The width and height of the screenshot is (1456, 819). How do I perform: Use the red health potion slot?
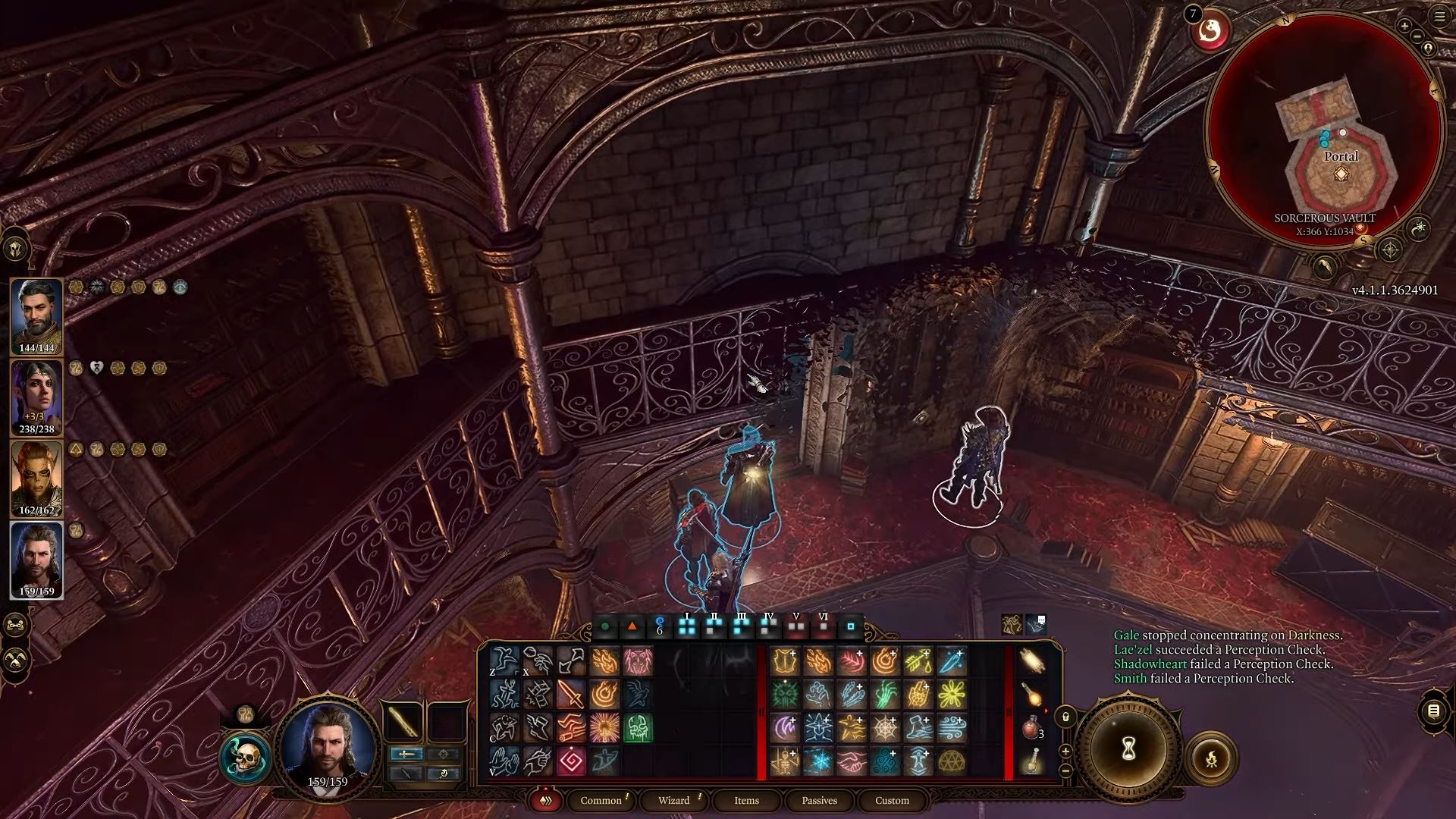(1031, 728)
